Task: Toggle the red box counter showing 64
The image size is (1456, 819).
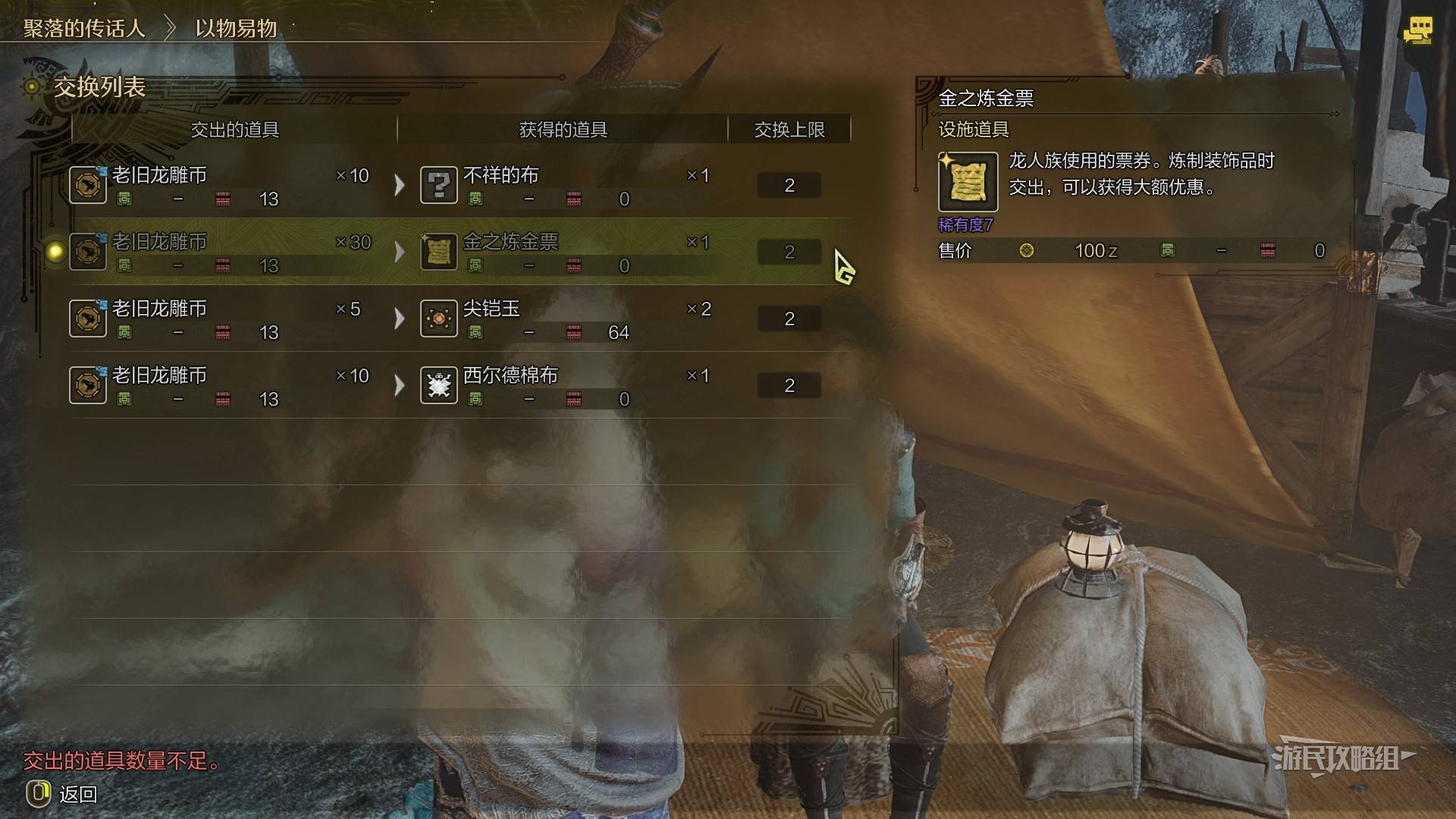Action: tap(574, 332)
